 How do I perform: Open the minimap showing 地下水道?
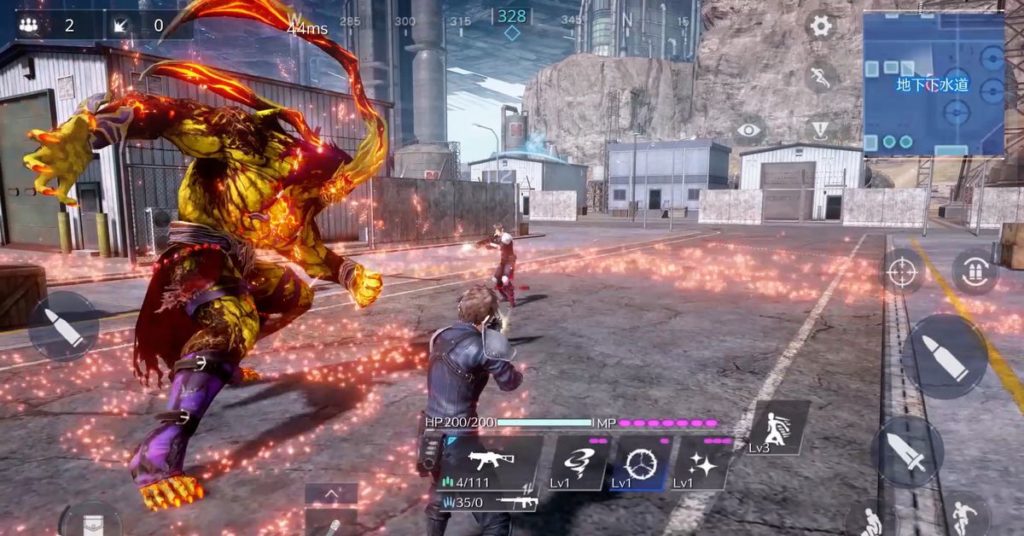click(933, 84)
